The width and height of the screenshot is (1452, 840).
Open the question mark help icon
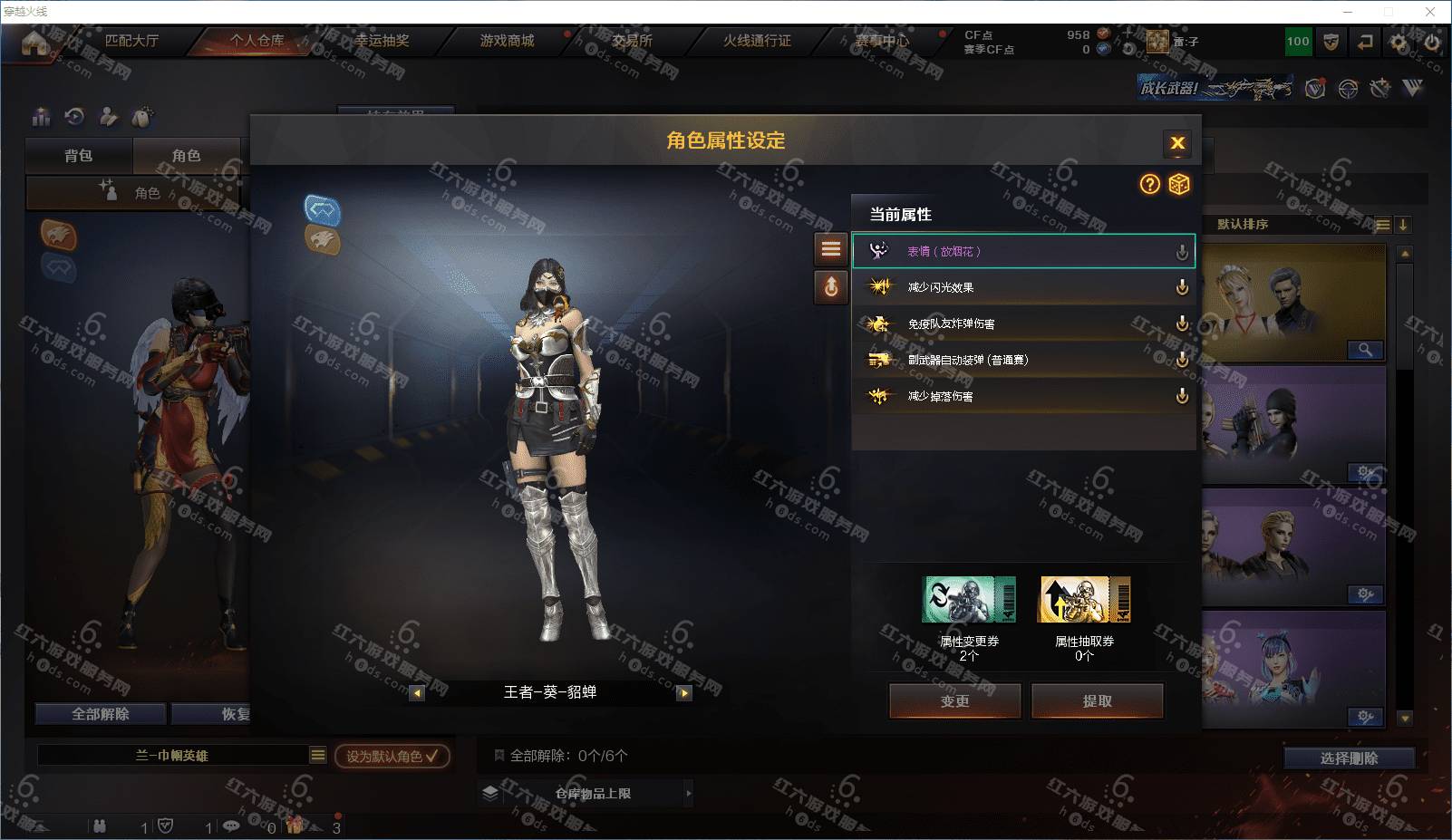coord(1149,185)
